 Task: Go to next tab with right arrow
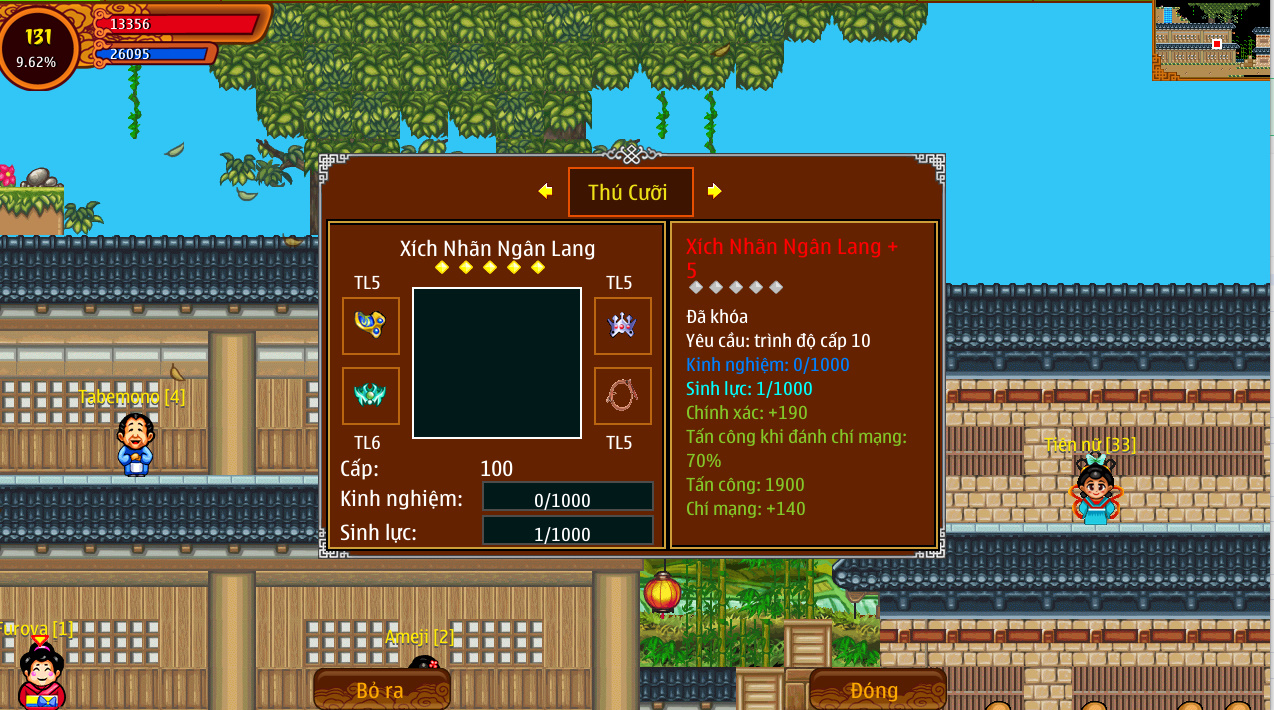click(x=714, y=191)
